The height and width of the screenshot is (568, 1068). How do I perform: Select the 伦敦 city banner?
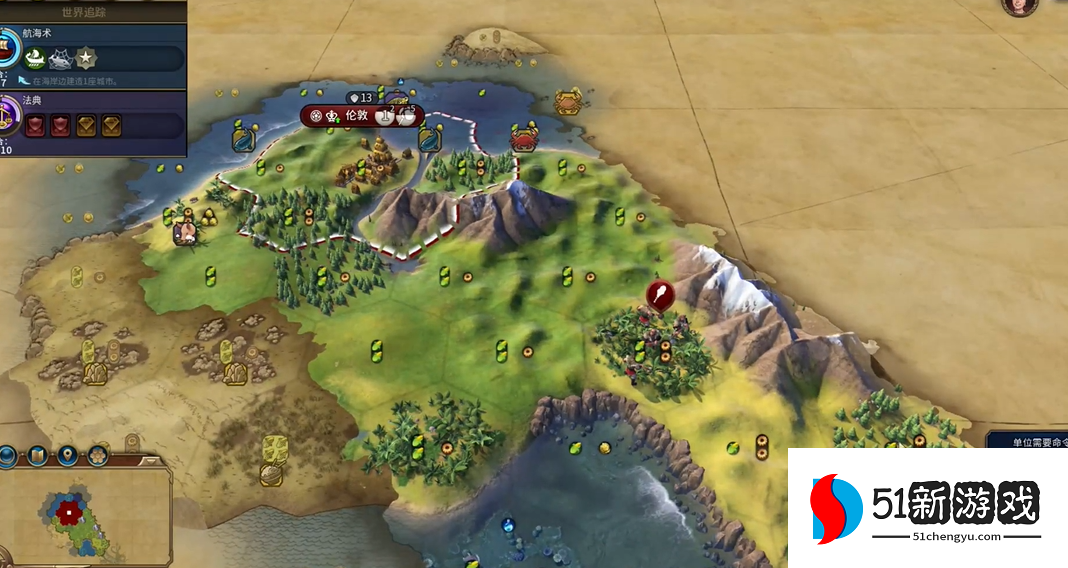click(357, 116)
